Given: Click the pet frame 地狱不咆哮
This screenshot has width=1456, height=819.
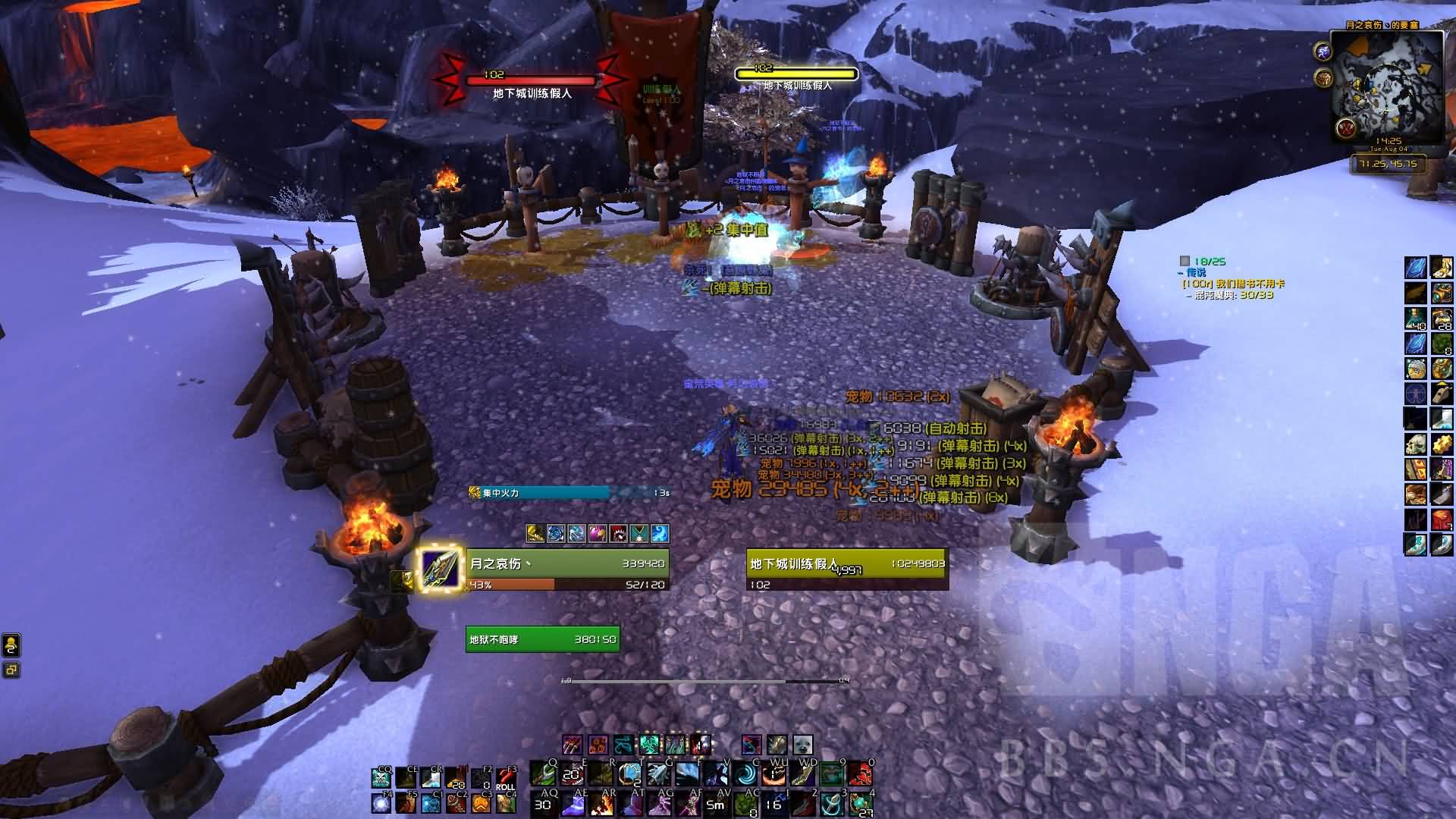Looking at the screenshot, I should 542,639.
